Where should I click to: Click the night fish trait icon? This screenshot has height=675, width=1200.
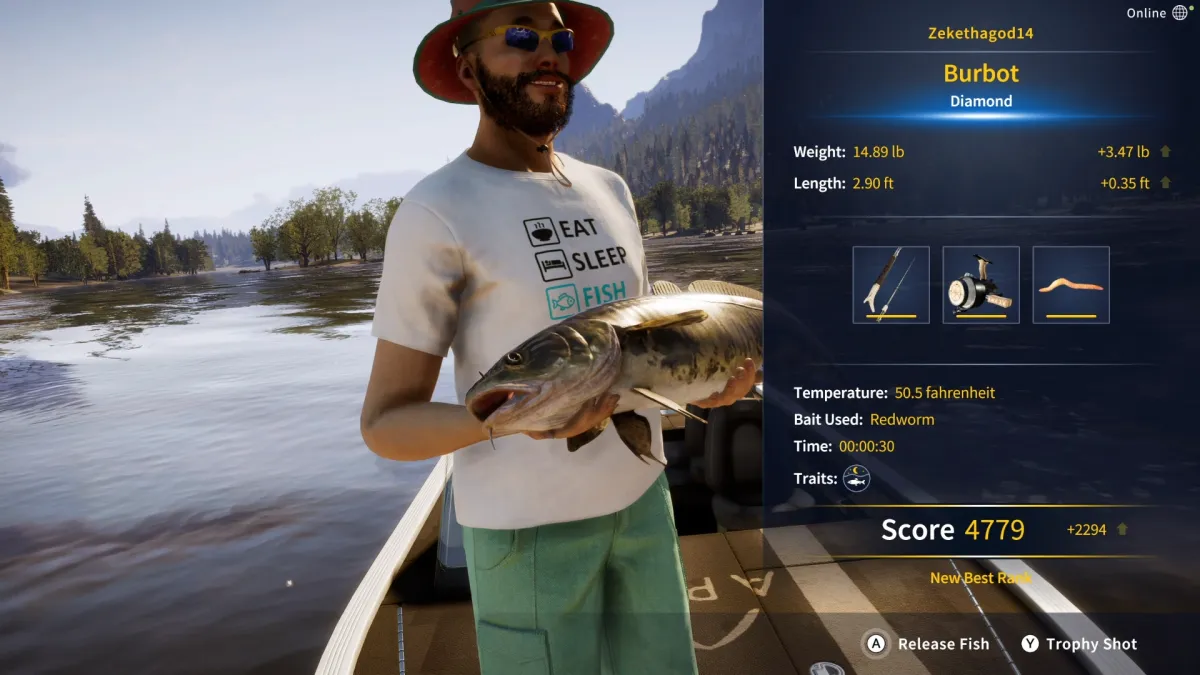click(856, 479)
